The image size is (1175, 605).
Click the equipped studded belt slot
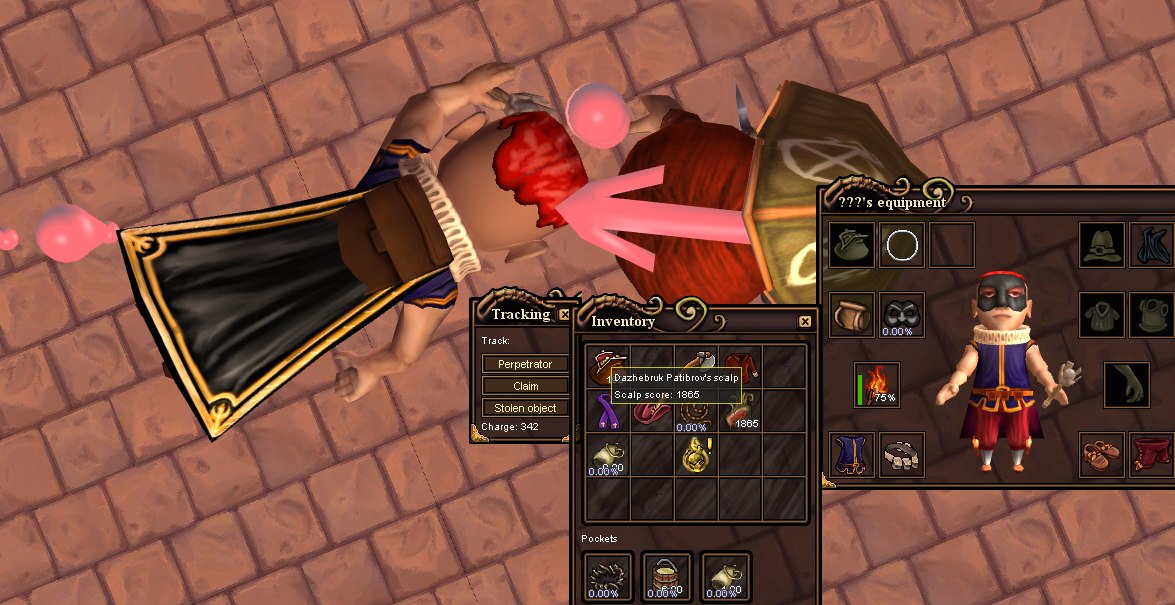[x=902, y=455]
